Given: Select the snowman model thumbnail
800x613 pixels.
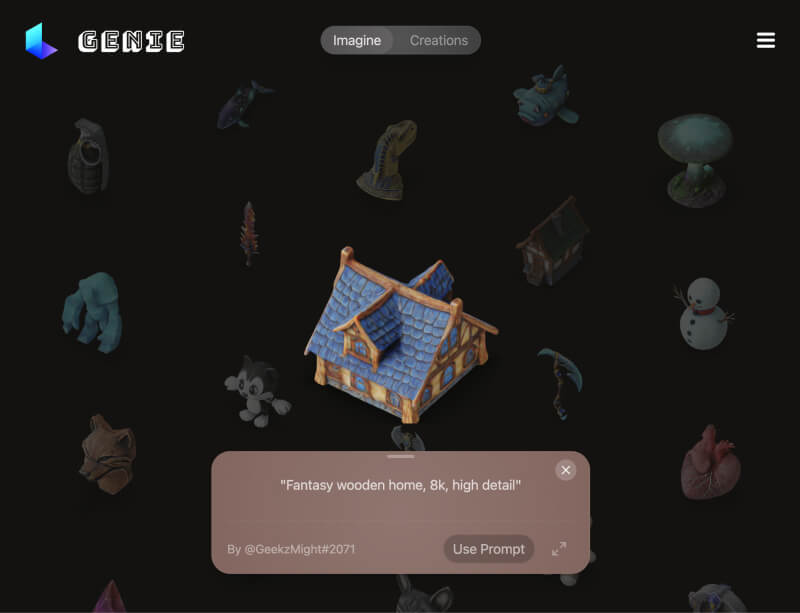Looking at the screenshot, I should (705, 314).
